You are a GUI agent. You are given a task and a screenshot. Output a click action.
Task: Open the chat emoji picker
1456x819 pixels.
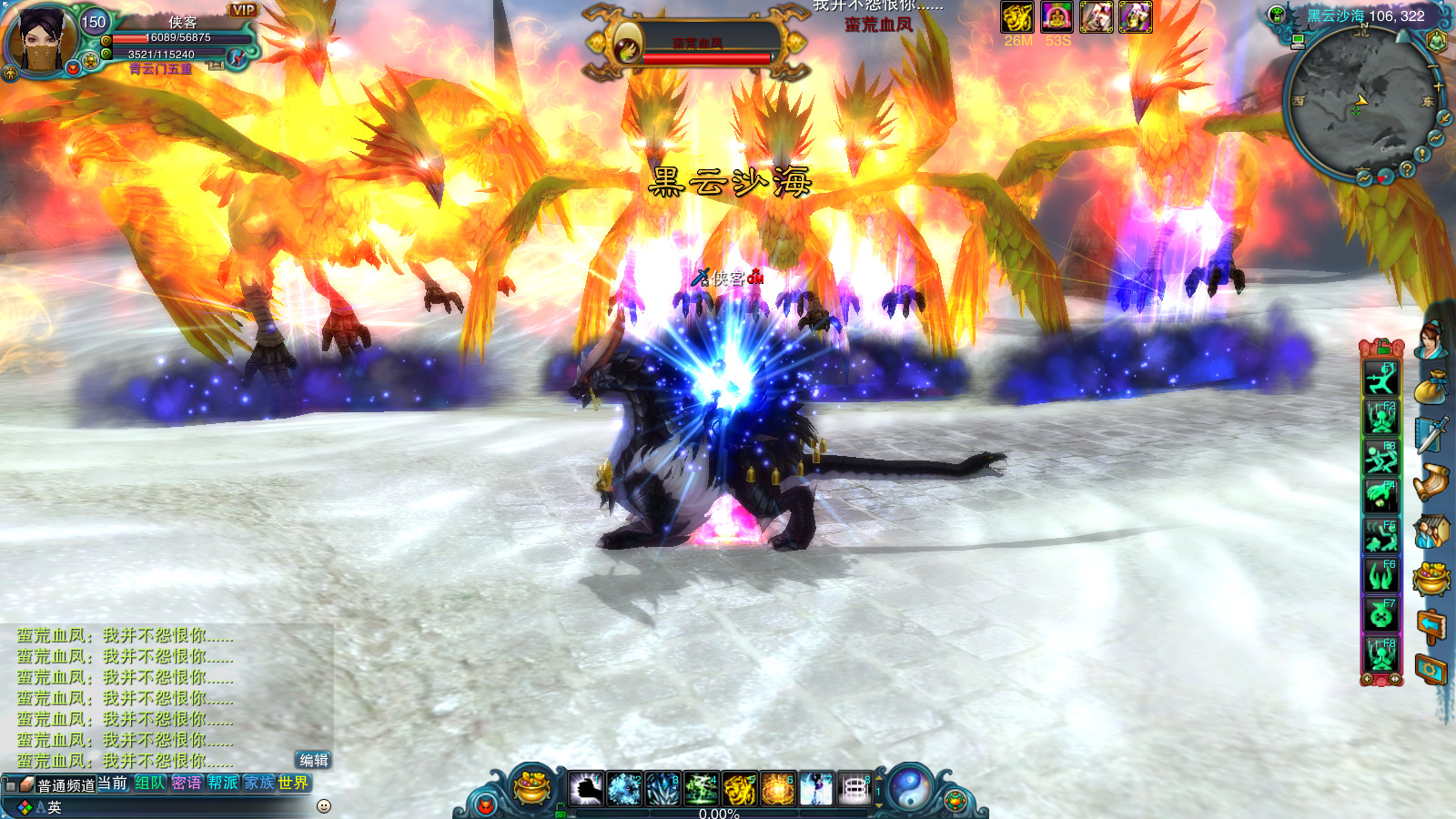pyautogui.click(x=323, y=806)
